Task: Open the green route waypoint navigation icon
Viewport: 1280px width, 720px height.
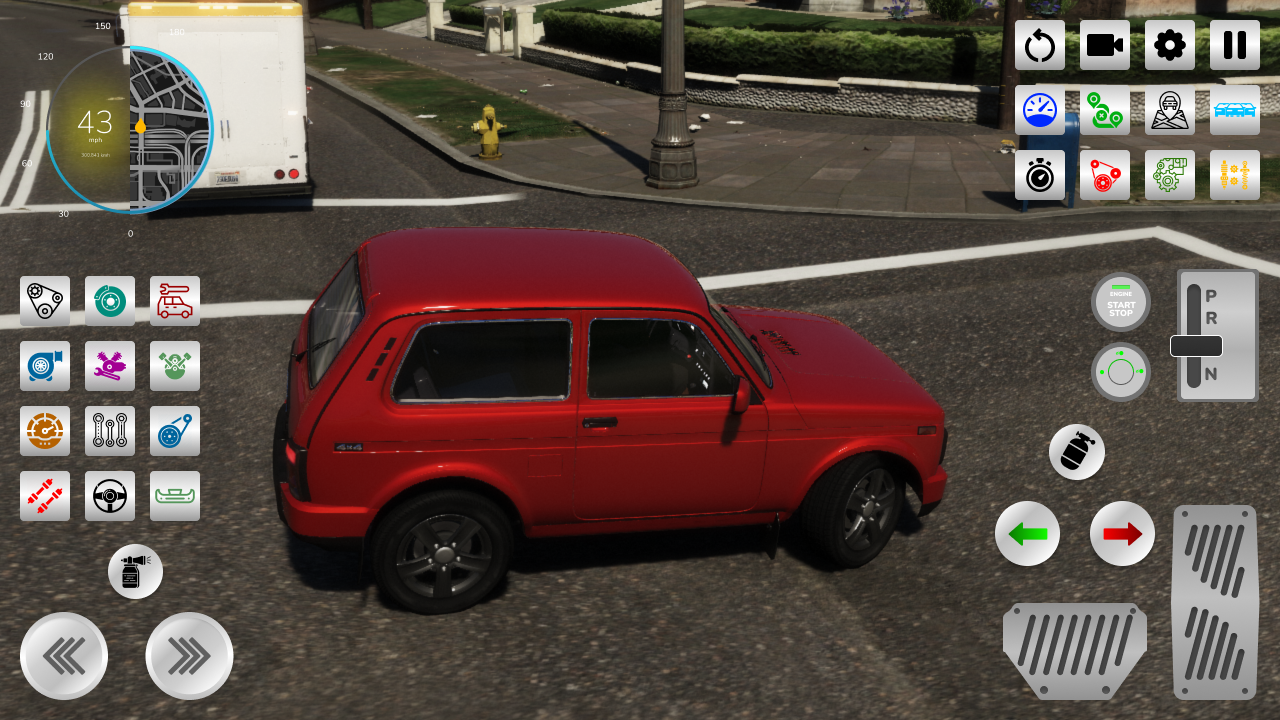Action: tap(1105, 110)
